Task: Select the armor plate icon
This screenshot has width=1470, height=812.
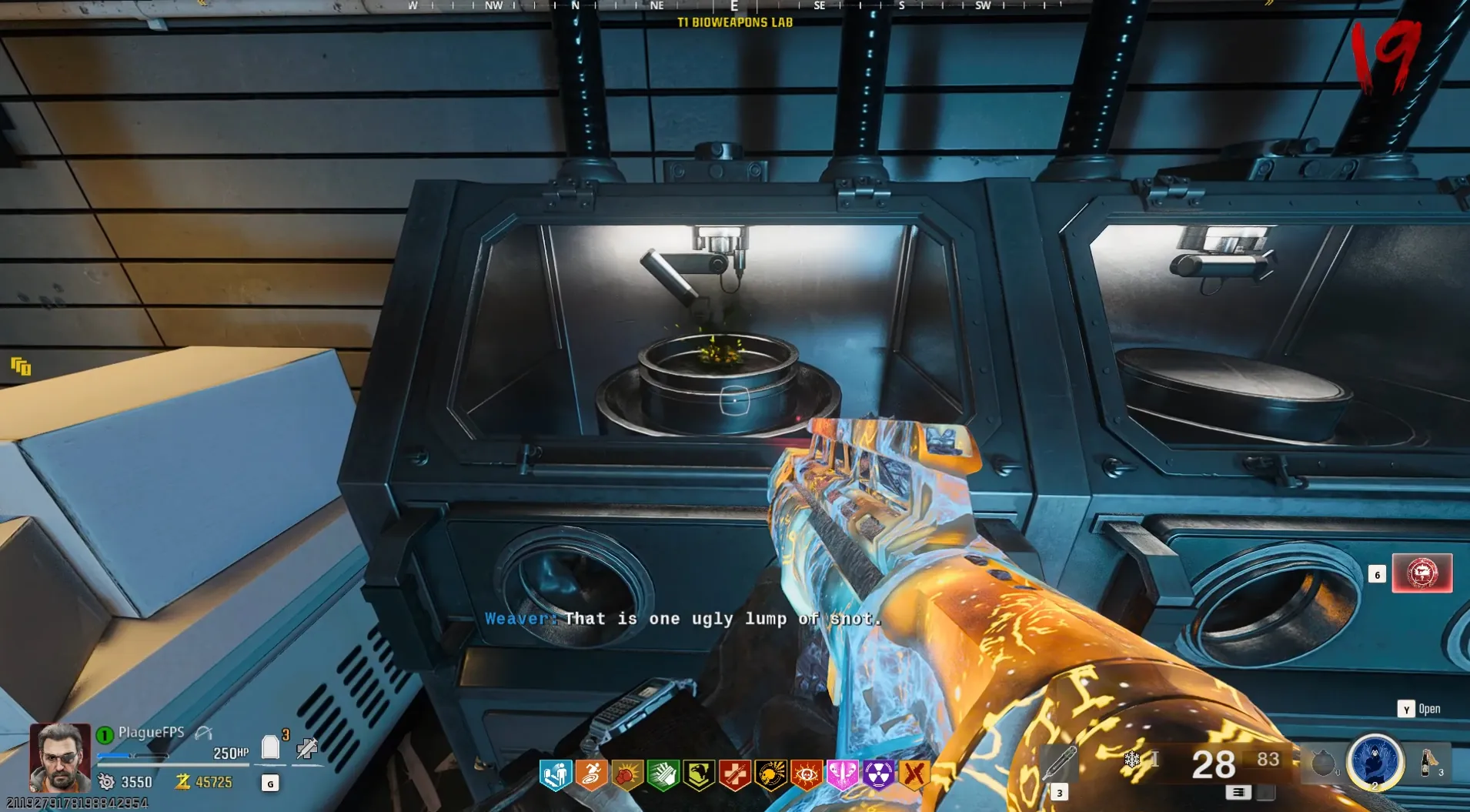Action: (x=270, y=747)
